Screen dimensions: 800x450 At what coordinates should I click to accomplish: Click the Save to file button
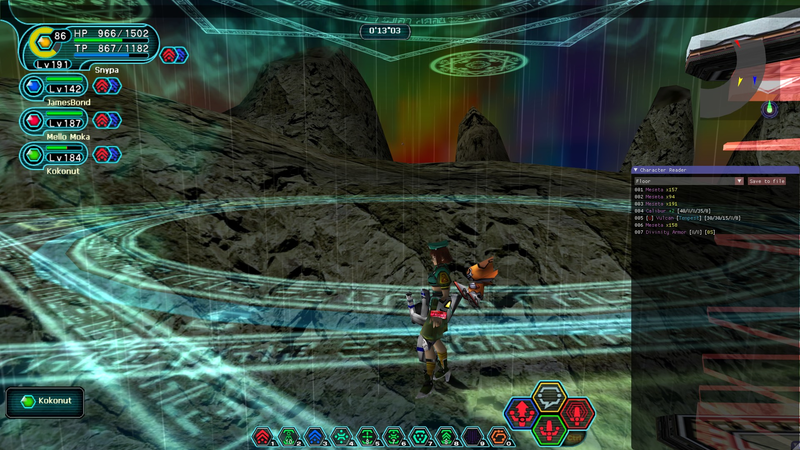click(767, 181)
